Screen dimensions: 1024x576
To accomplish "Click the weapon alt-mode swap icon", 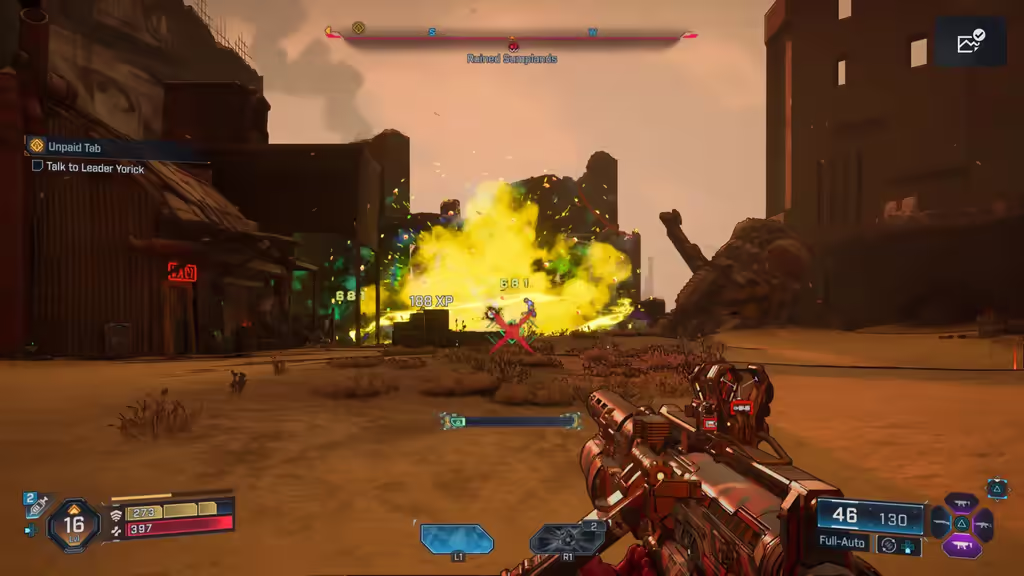I will [x=886, y=545].
